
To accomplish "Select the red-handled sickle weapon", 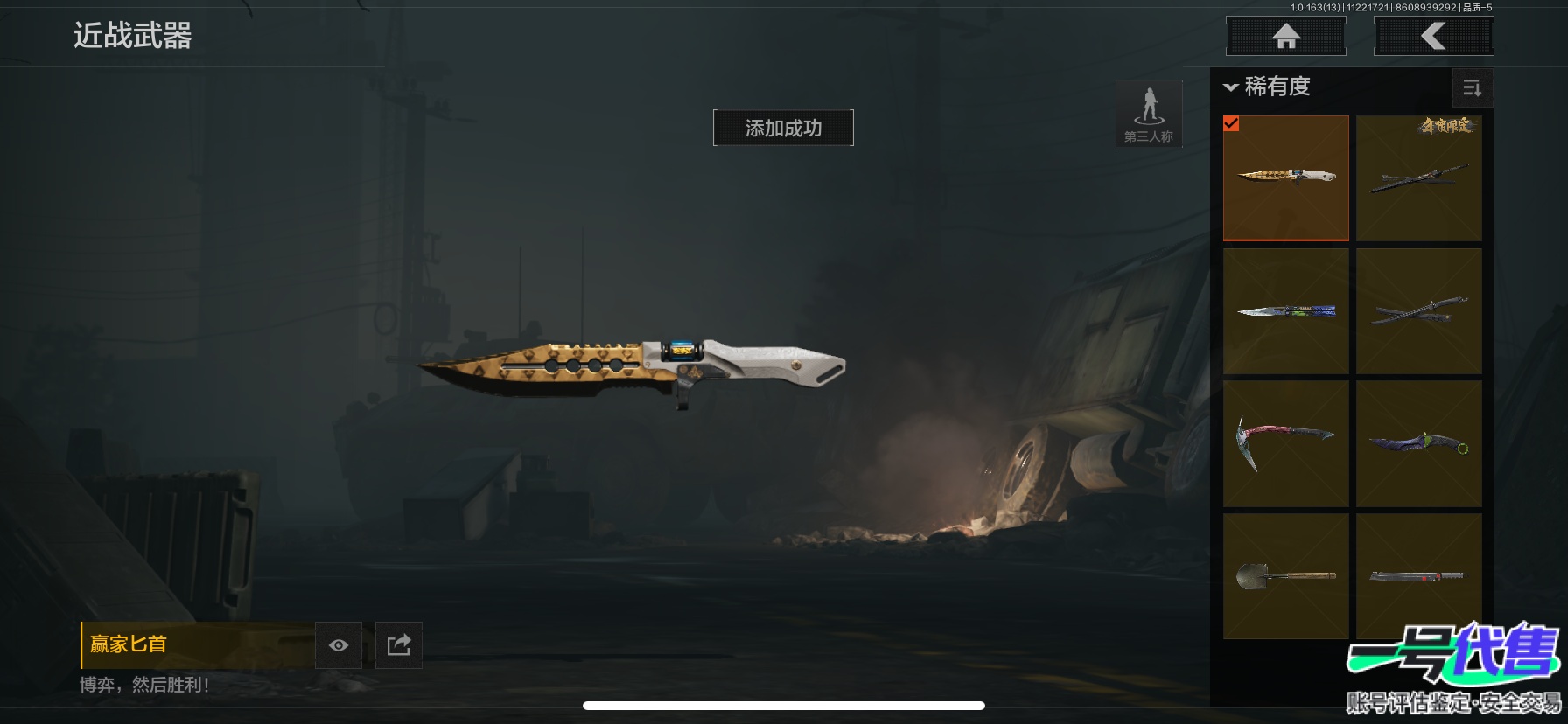I will tap(1286, 443).
